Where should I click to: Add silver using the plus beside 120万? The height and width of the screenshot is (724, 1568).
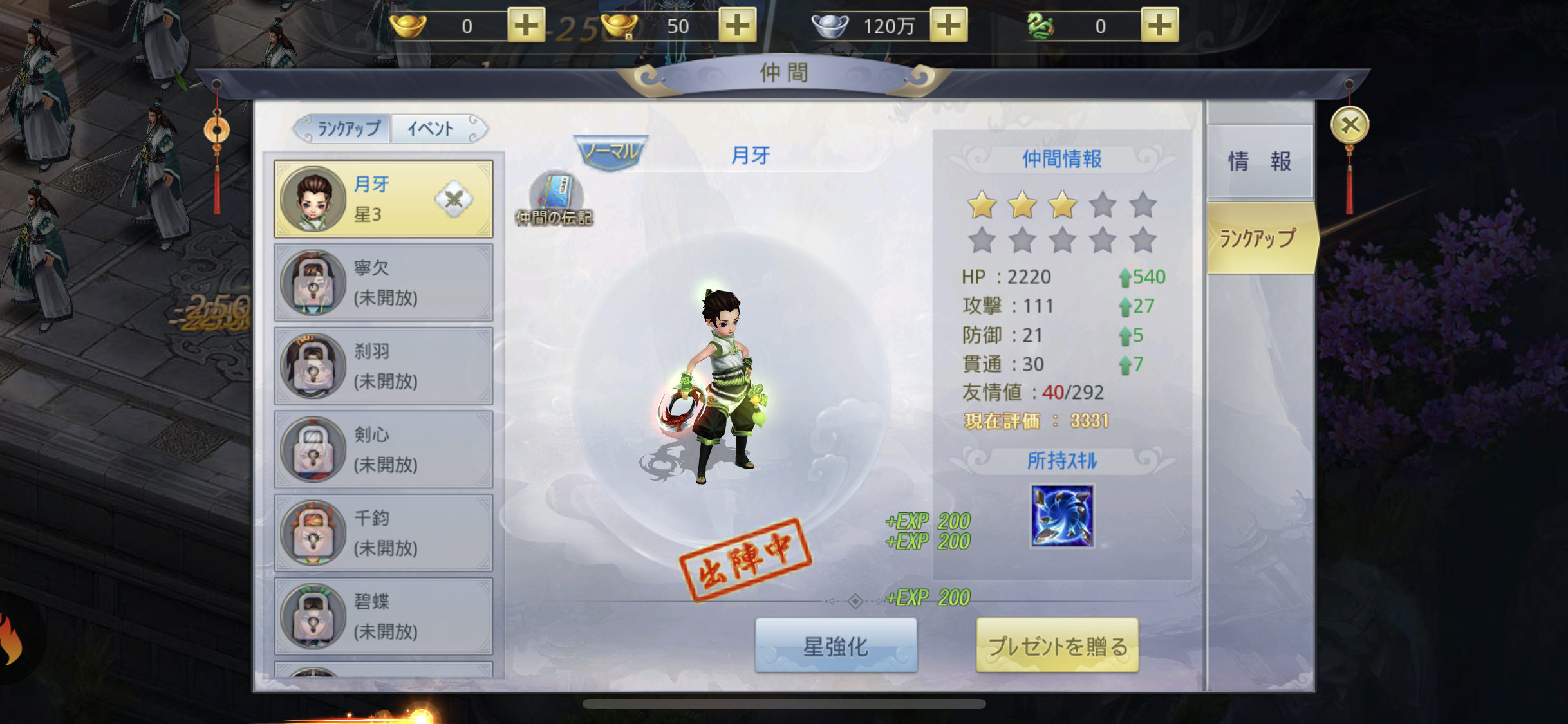pos(948,26)
